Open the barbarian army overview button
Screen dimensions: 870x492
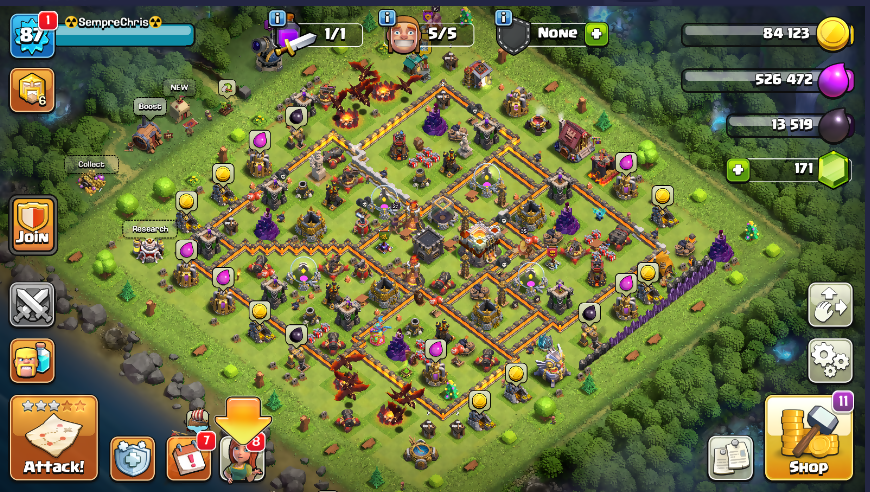coord(32,360)
